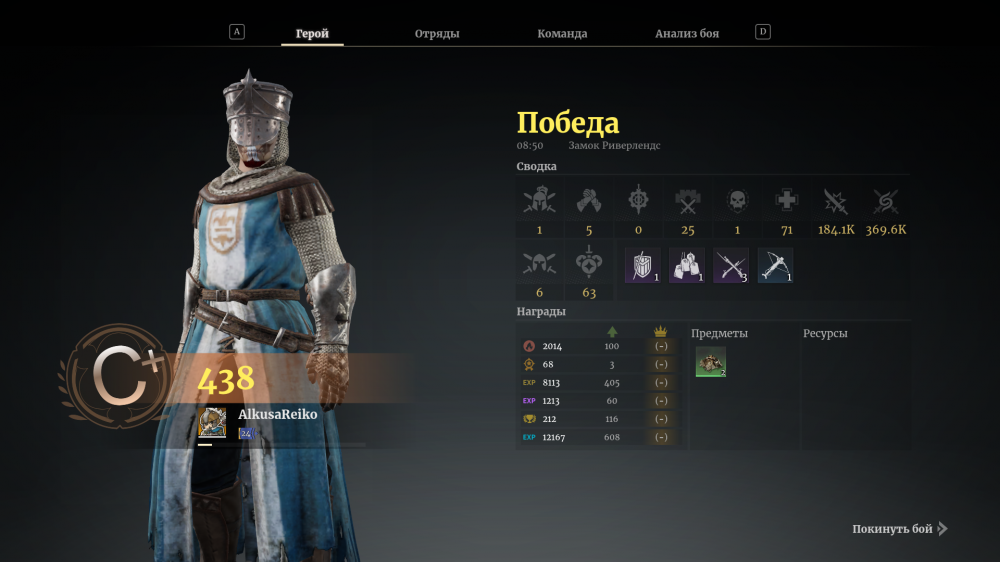The image size is (1000, 562).
Task: Click the hanging weights badge icon
Action: [x=687, y=265]
